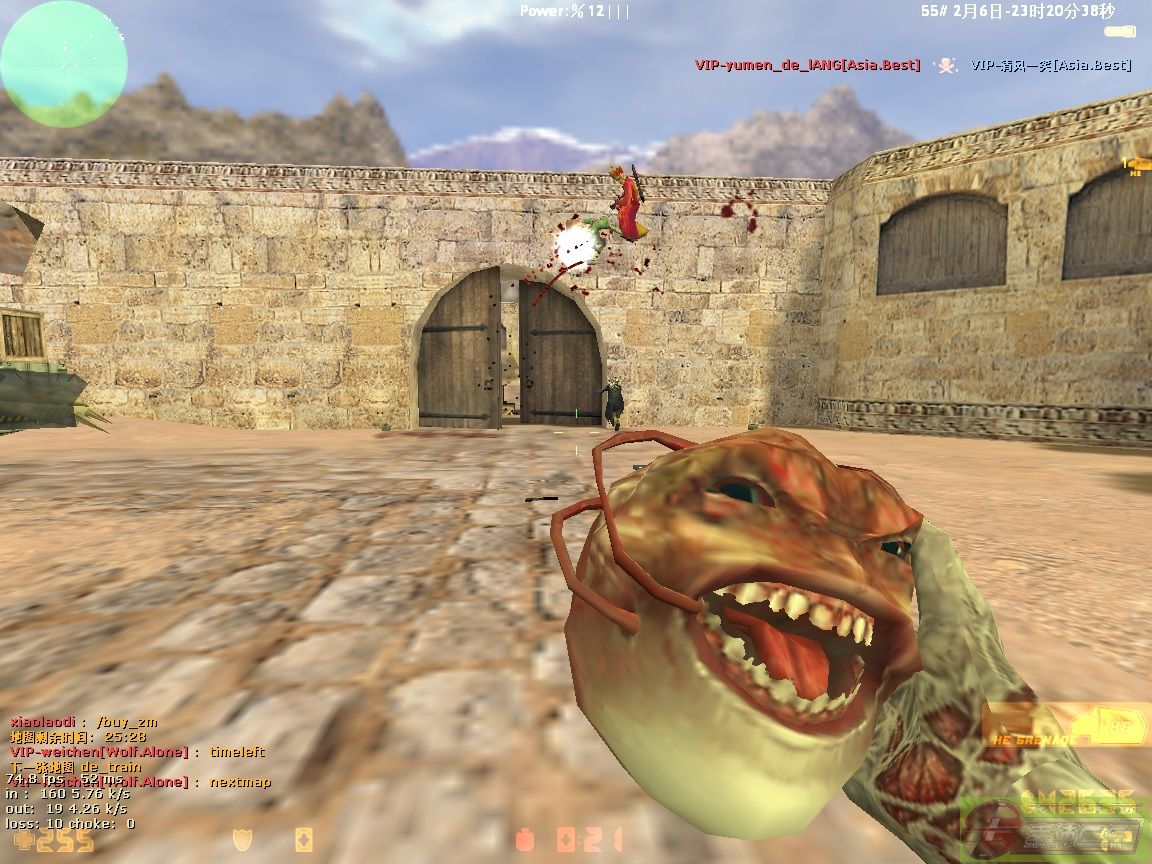Click the green circular radar
The width and height of the screenshot is (1152, 864).
[64, 64]
